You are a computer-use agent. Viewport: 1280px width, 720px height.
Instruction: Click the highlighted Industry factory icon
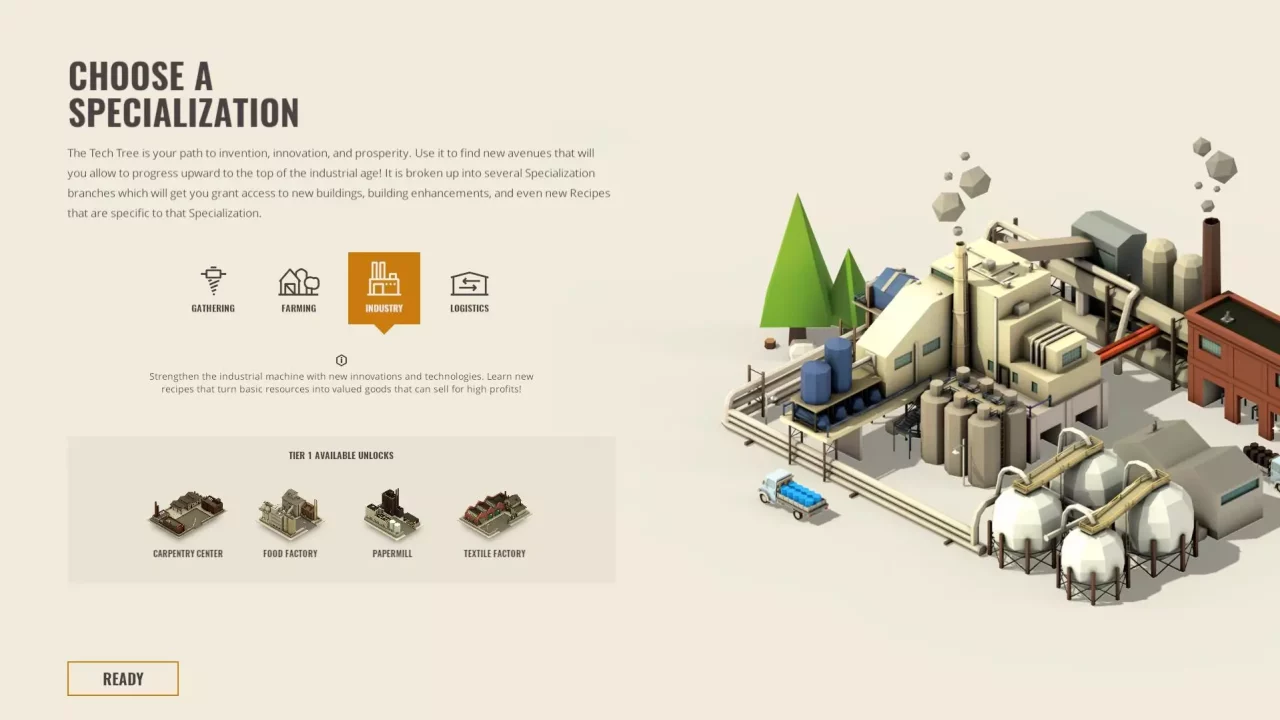tap(384, 281)
